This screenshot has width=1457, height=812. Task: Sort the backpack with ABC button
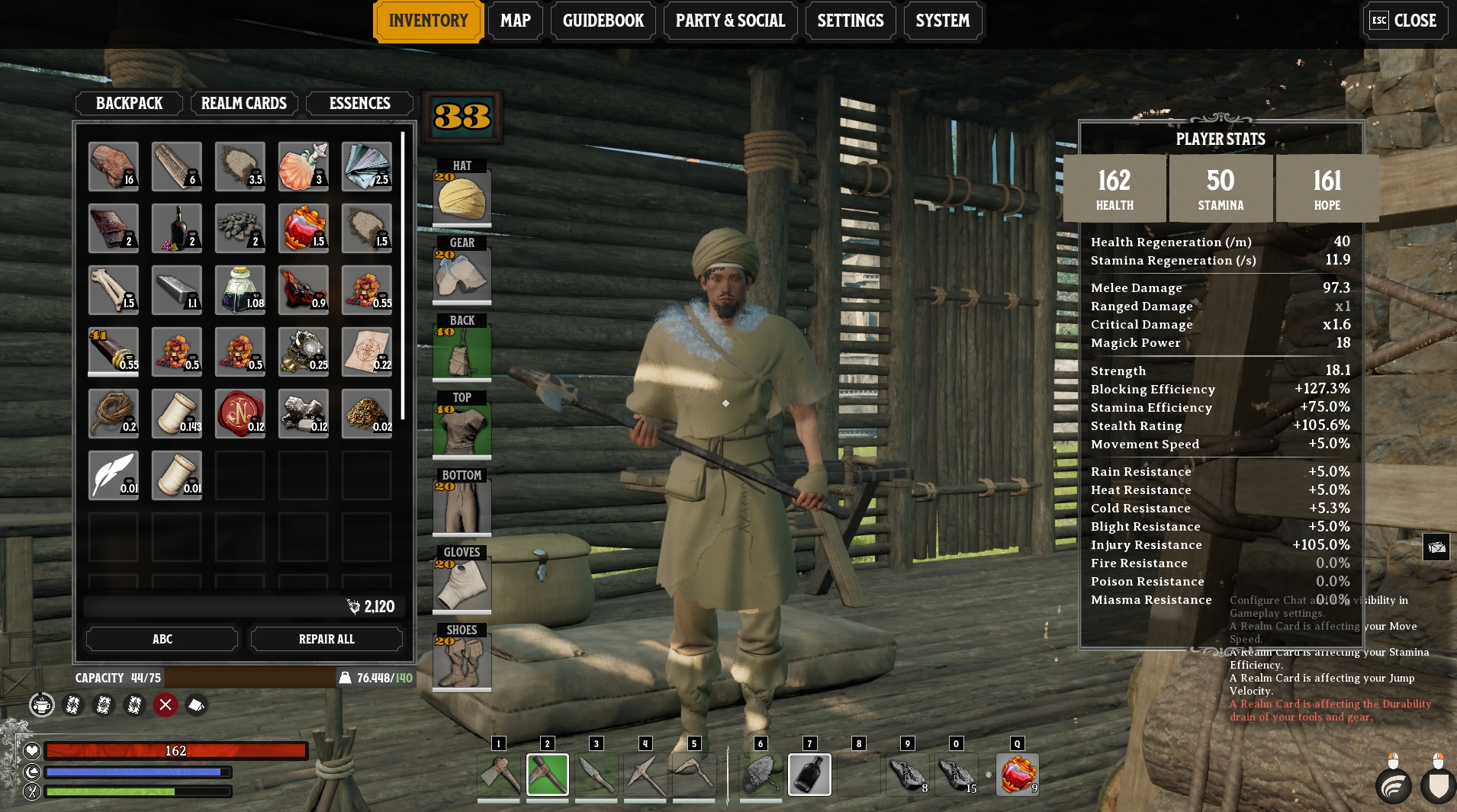pyautogui.click(x=162, y=639)
